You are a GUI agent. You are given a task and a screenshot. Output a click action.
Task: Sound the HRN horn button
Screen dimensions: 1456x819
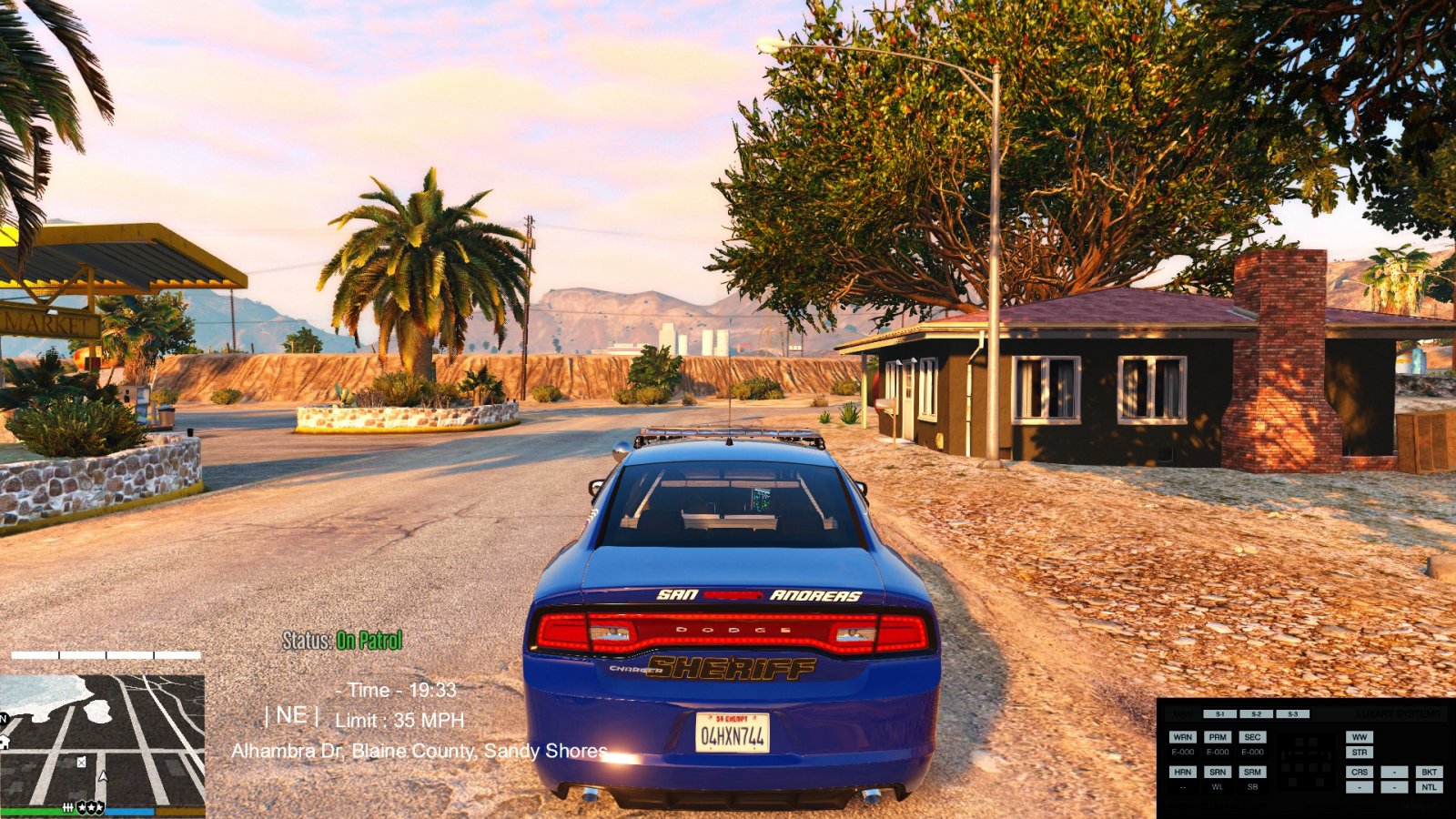tap(1183, 772)
